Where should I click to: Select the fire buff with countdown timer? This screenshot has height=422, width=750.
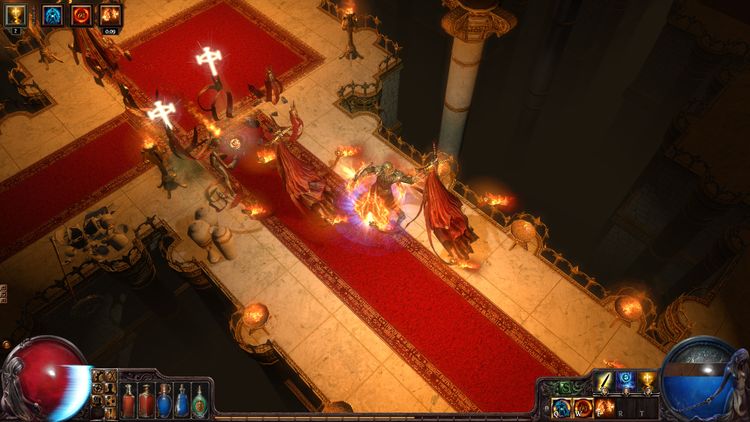tap(110, 14)
